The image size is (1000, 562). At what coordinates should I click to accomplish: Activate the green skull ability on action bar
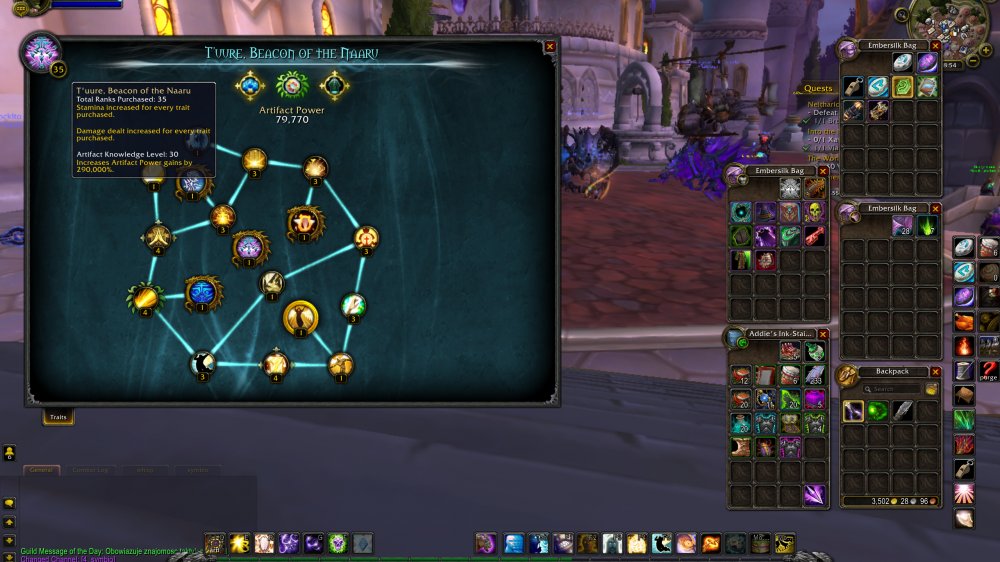point(338,543)
